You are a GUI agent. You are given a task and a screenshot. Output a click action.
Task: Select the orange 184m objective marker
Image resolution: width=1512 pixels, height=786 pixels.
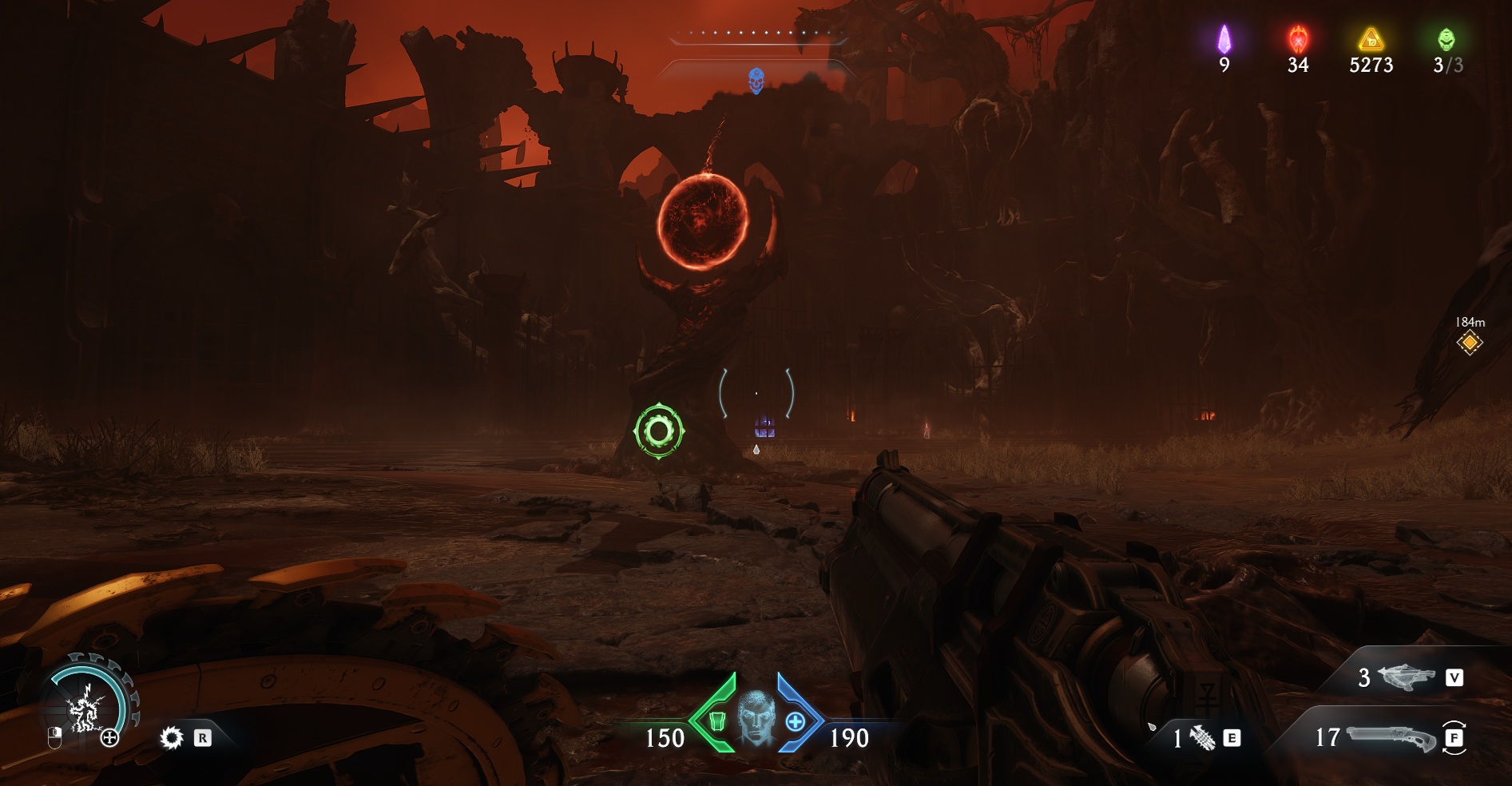pyautogui.click(x=1469, y=343)
